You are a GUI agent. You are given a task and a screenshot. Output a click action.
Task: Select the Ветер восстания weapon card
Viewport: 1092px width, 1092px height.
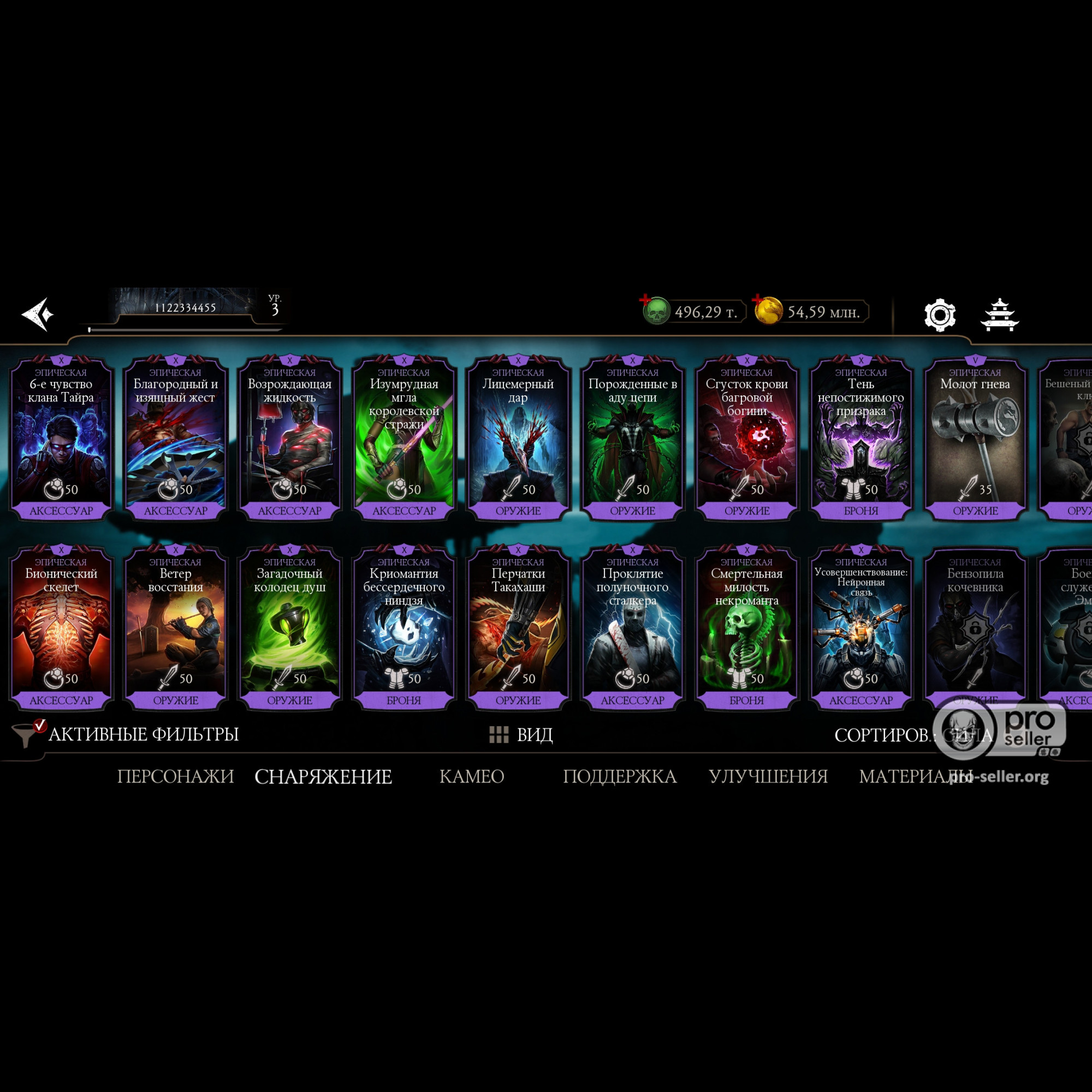pyautogui.click(x=175, y=628)
